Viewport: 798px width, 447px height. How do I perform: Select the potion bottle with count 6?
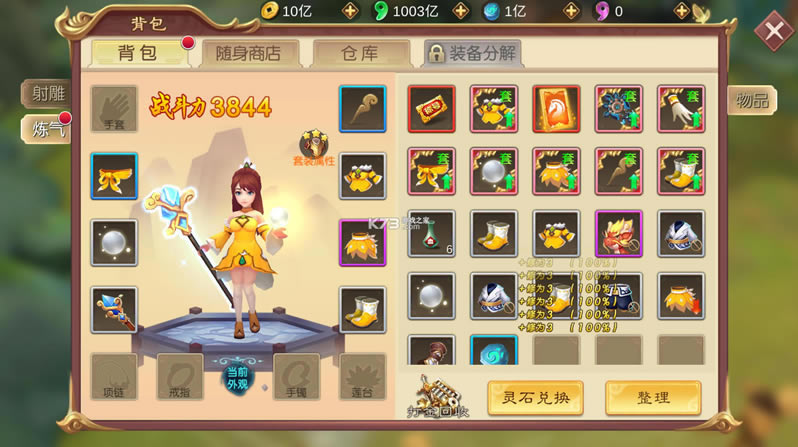(x=431, y=233)
